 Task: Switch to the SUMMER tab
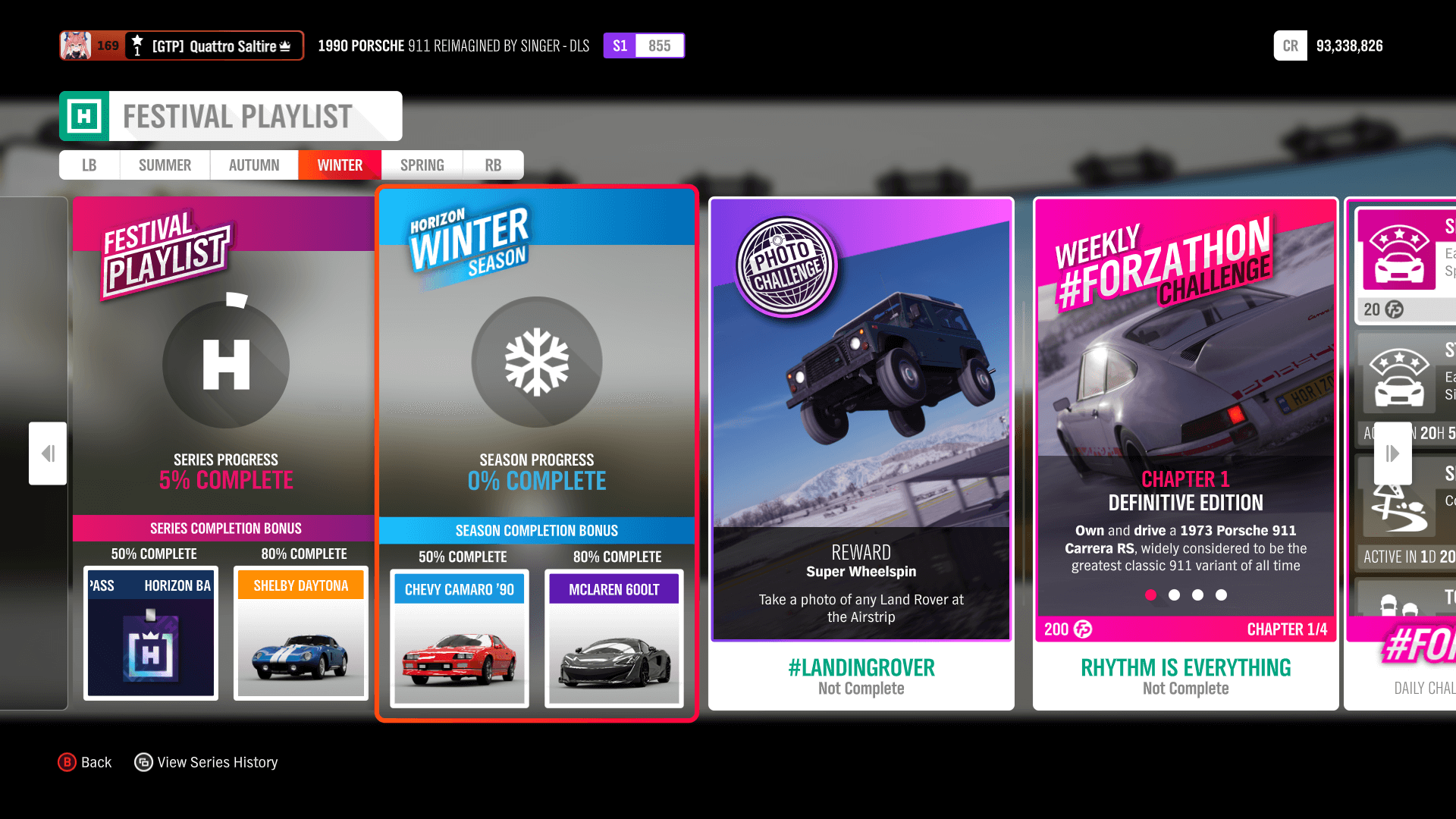click(165, 165)
